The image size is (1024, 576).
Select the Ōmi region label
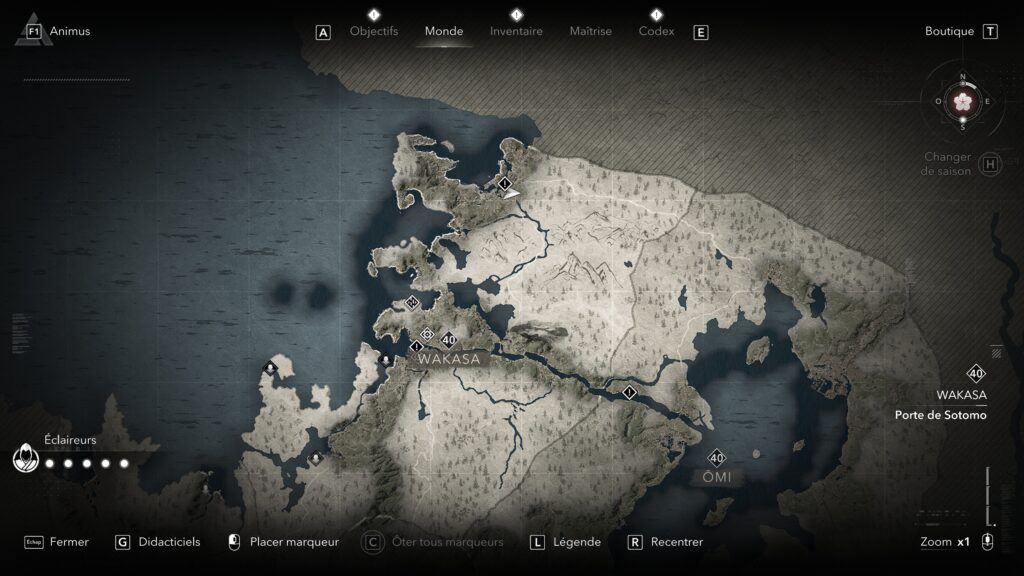716,477
